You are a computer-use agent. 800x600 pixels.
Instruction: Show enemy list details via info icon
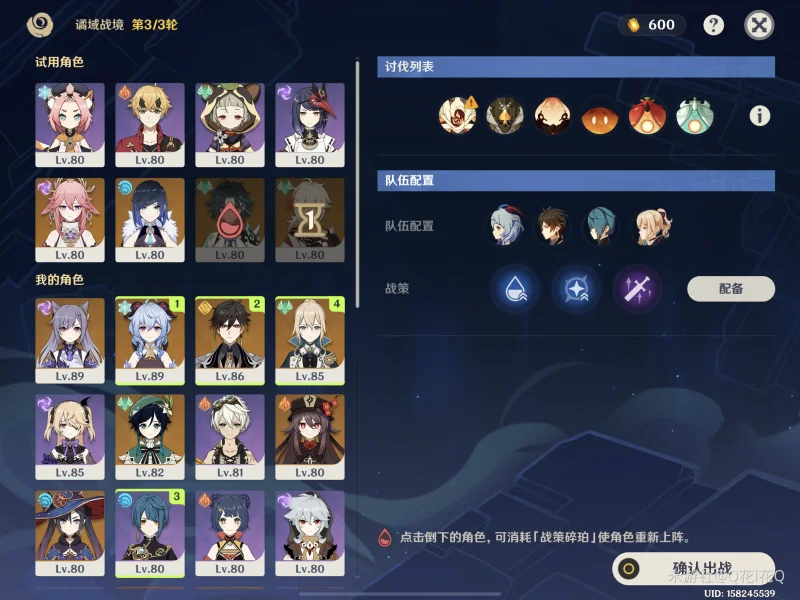(x=760, y=116)
